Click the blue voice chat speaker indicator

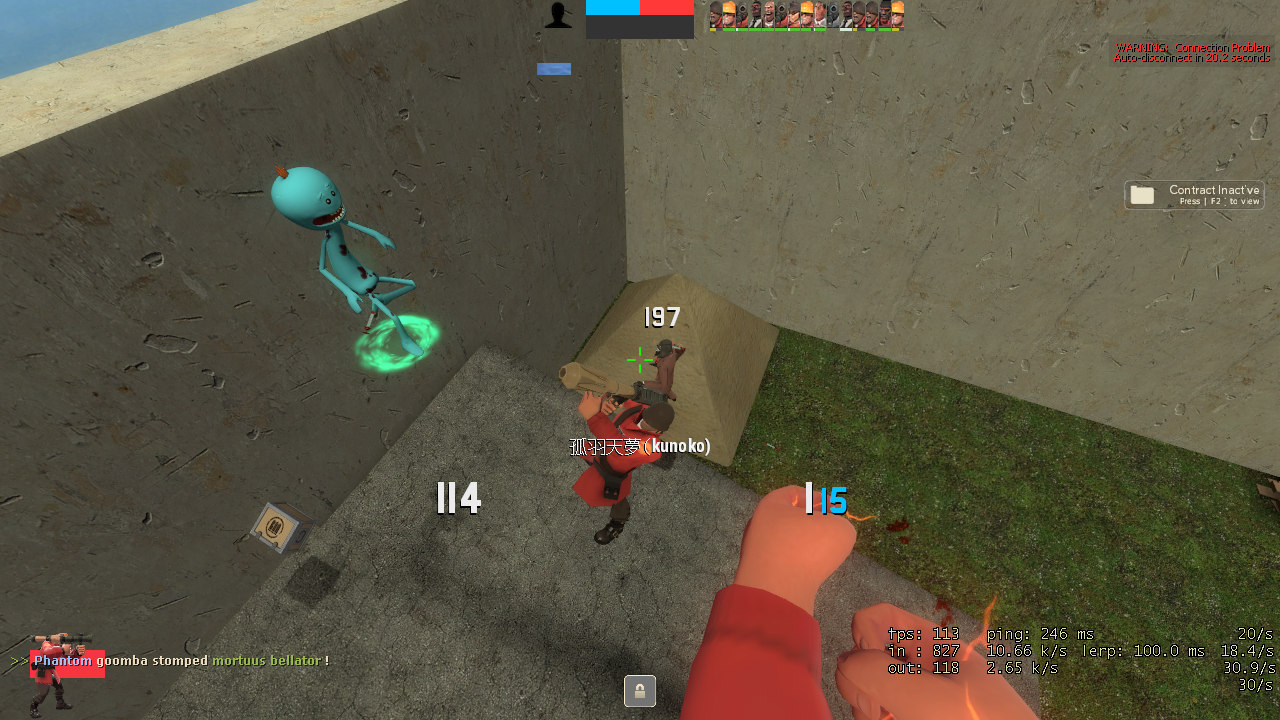click(x=554, y=69)
